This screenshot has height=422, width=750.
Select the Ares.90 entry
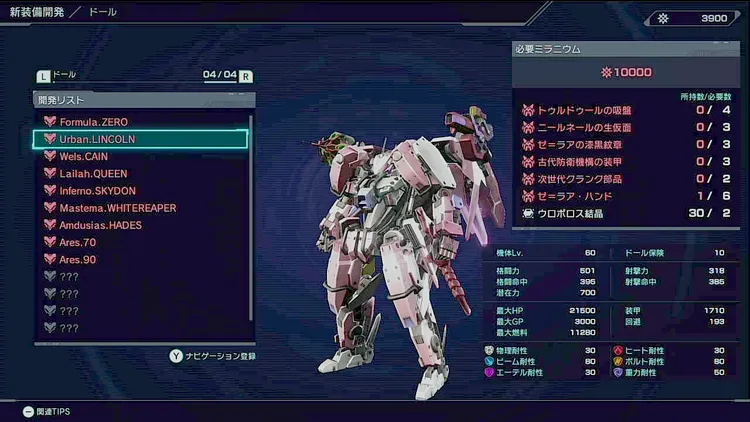tap(78, 259)
